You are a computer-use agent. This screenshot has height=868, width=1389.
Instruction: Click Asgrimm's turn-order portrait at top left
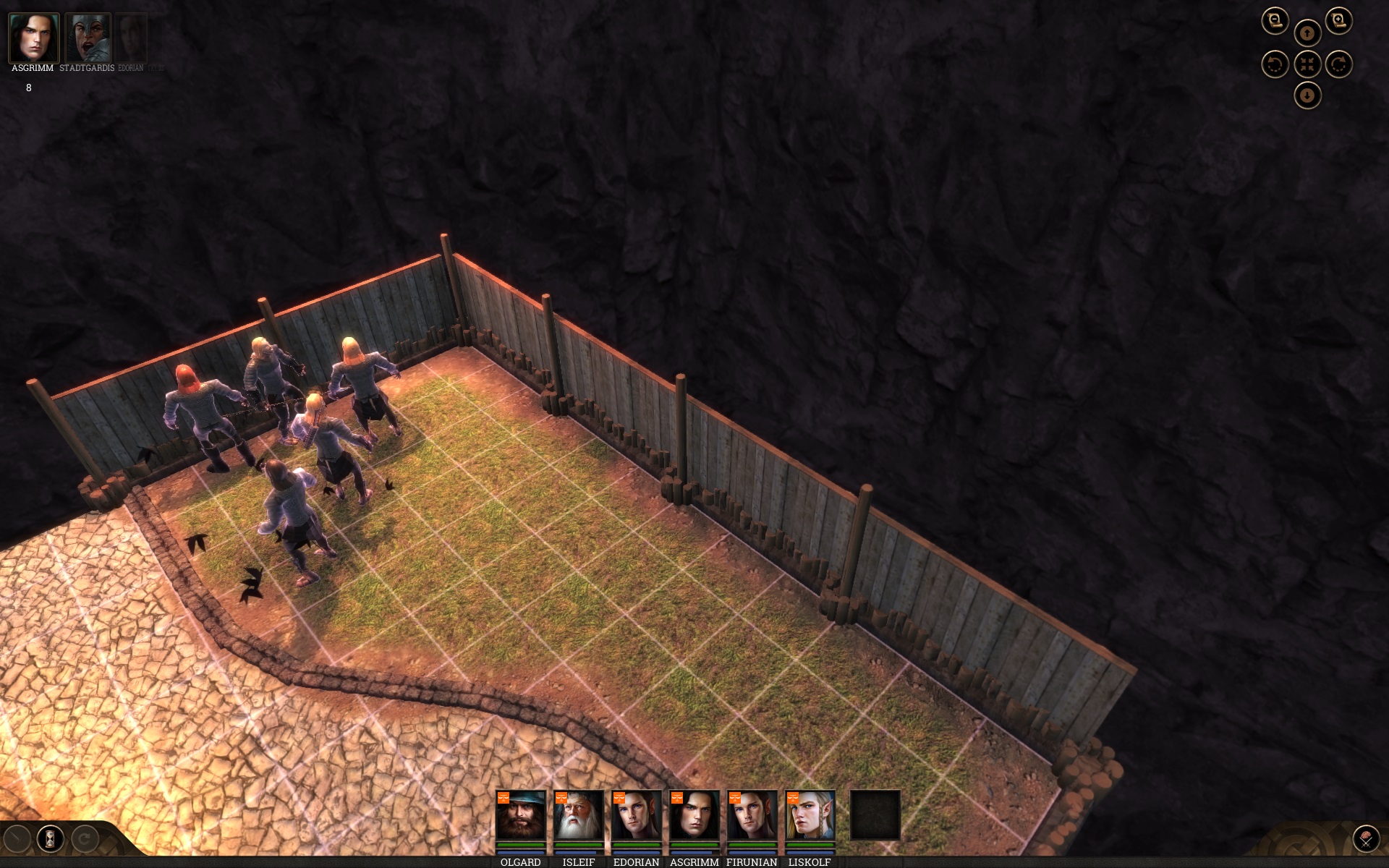tap(33, 38)
